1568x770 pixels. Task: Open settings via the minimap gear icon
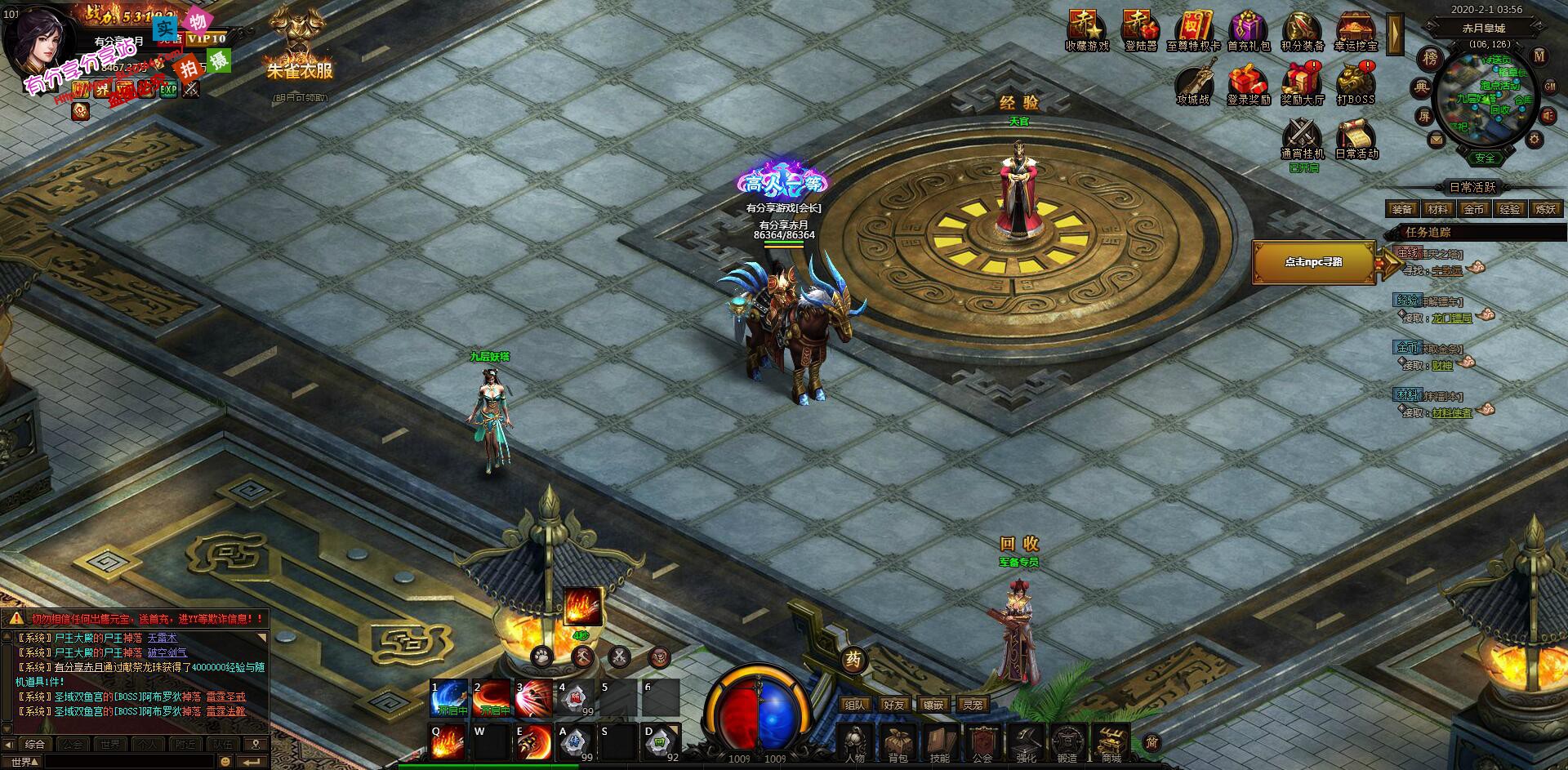pos(1535,140)
